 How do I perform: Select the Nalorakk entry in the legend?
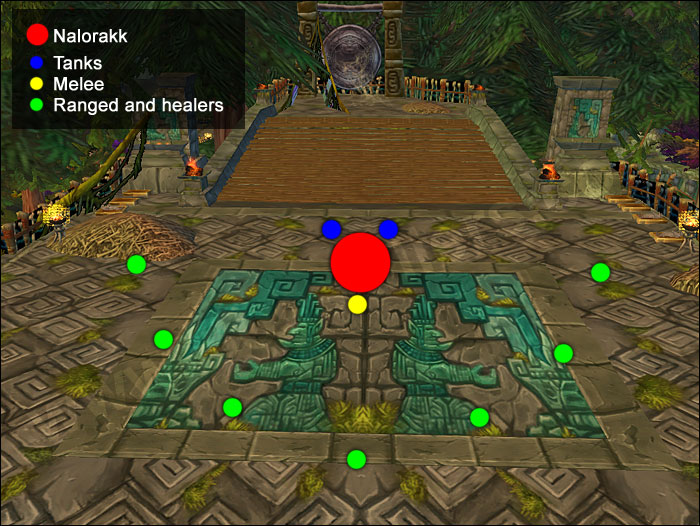[x=91, y=36]
